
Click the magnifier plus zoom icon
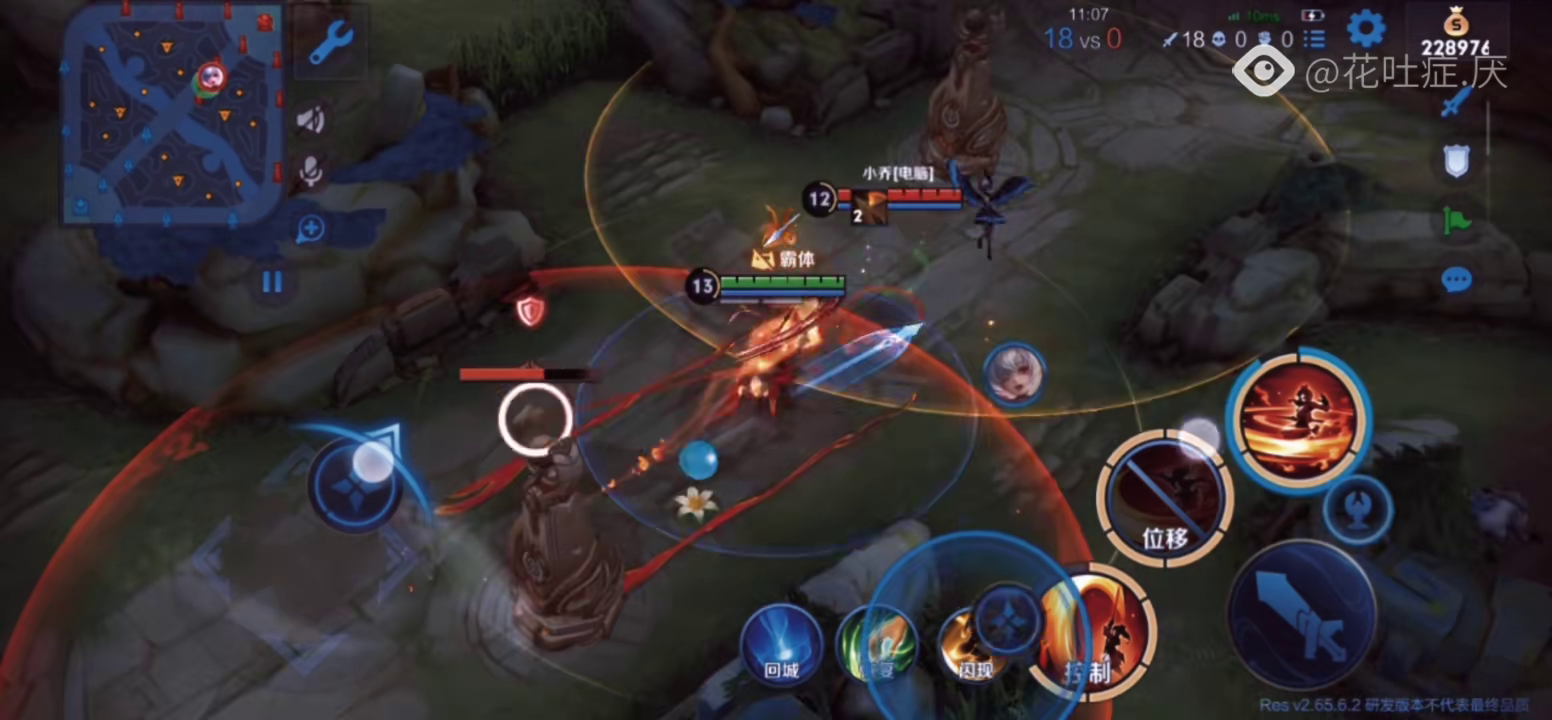(x=310, y=229)
